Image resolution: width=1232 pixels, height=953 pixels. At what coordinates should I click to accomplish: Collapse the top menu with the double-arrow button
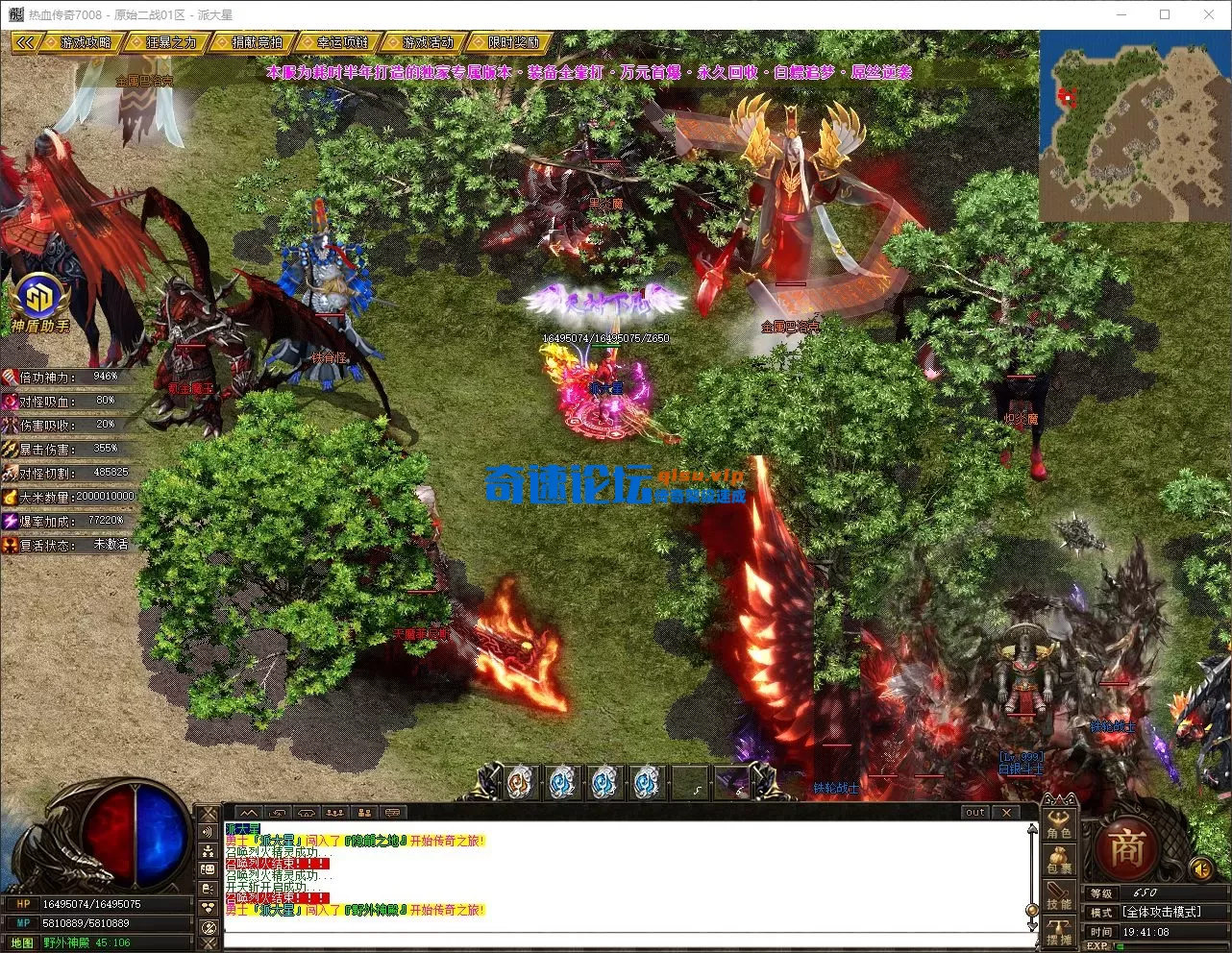pos(26,43)
